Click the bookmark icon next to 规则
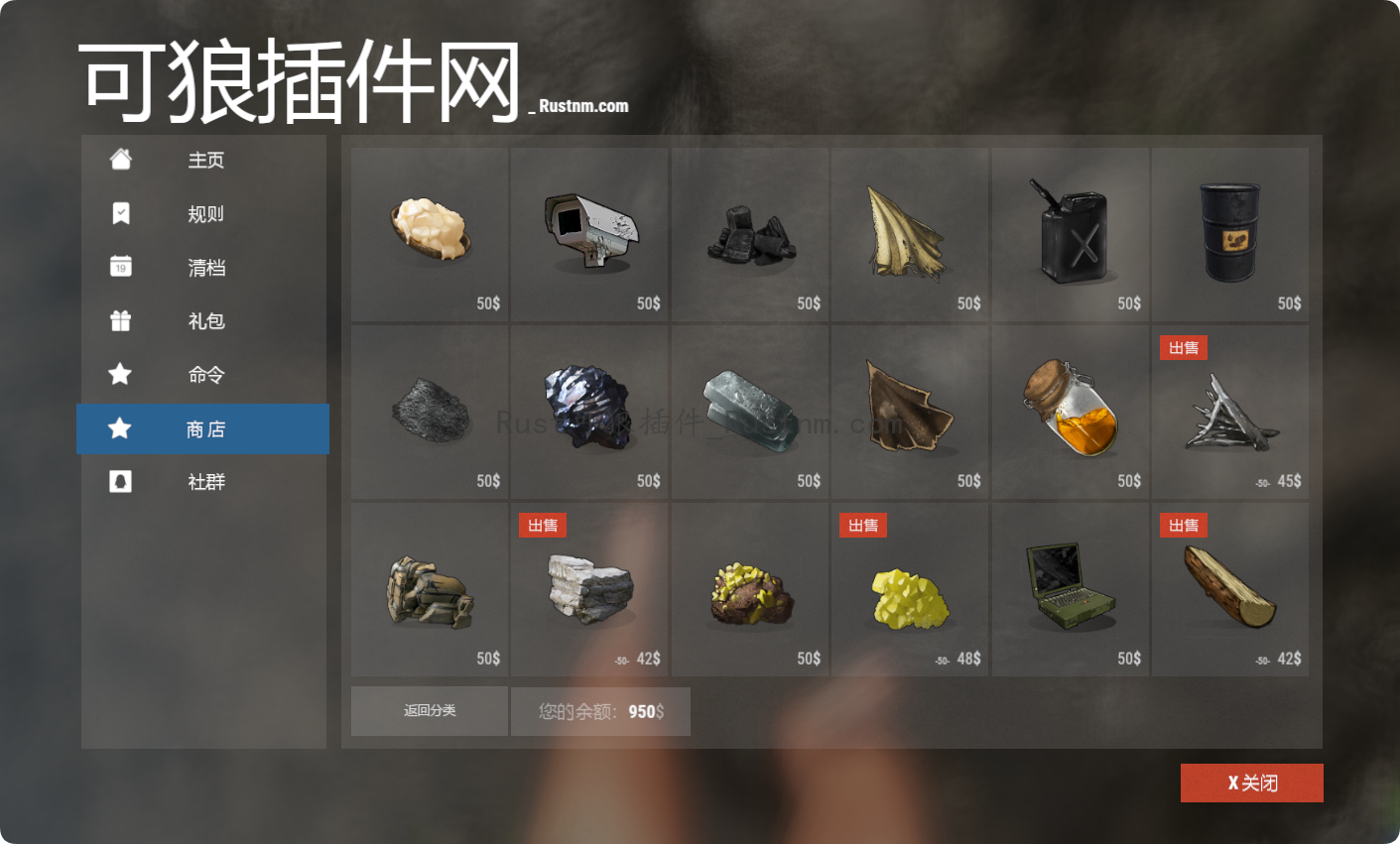Screen dimensions: 1400x844 (x=119, y=213)
